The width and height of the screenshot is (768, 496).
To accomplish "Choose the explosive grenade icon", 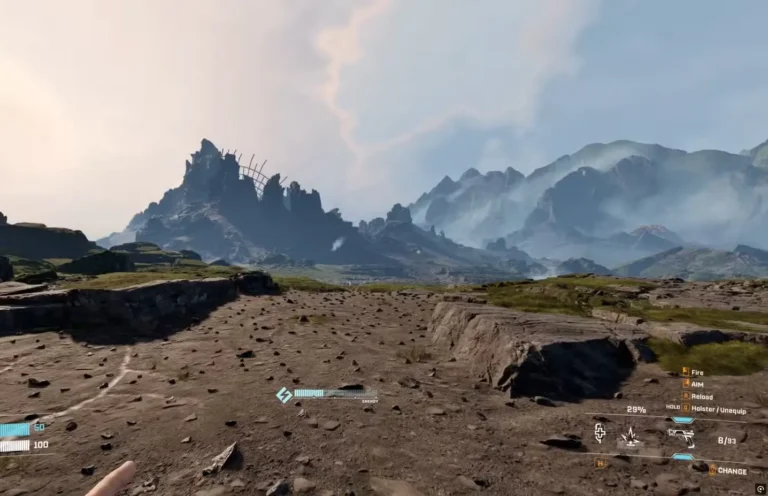I will [x=630, y=436].
